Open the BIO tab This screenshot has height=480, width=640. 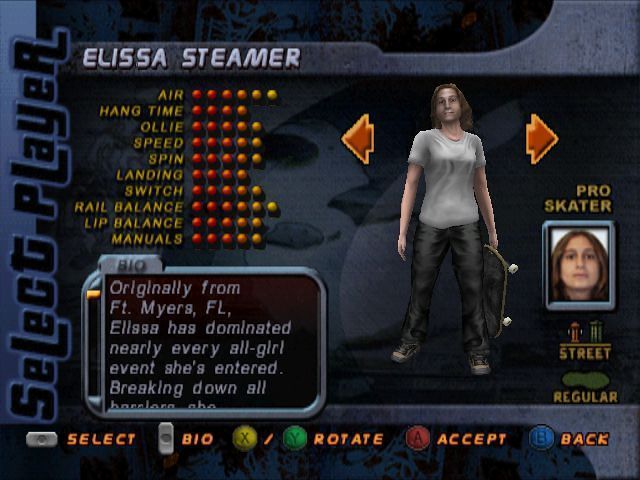click(132, 265)
